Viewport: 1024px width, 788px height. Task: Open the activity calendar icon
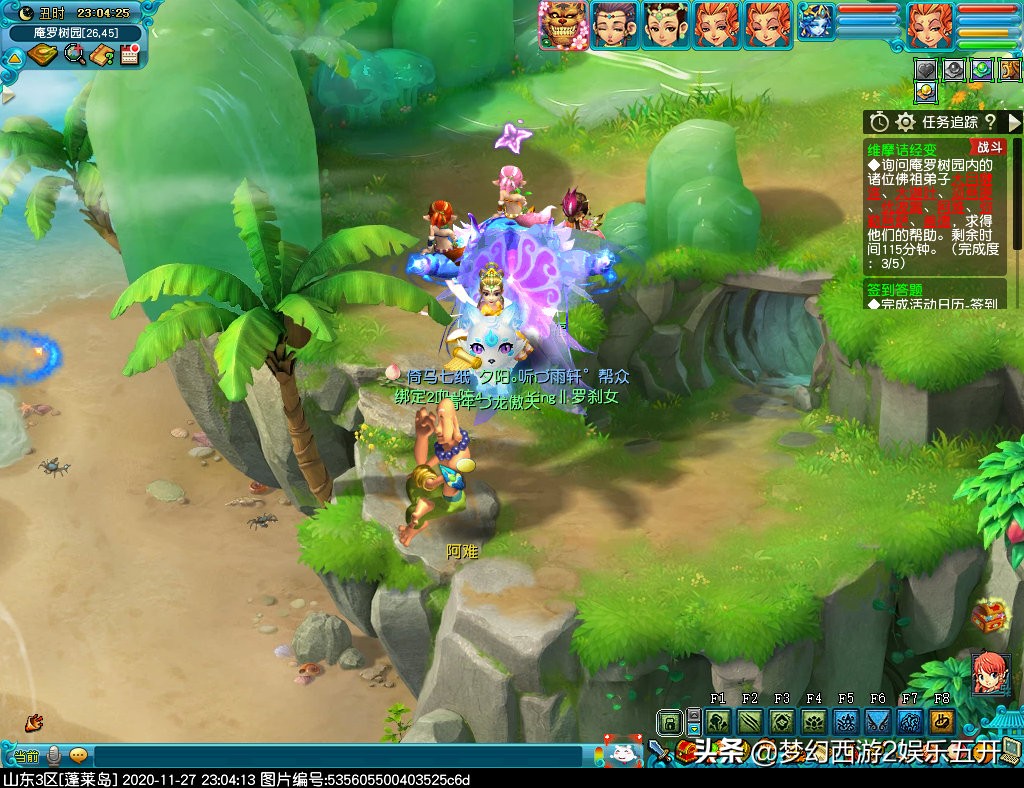coord(129,54)
